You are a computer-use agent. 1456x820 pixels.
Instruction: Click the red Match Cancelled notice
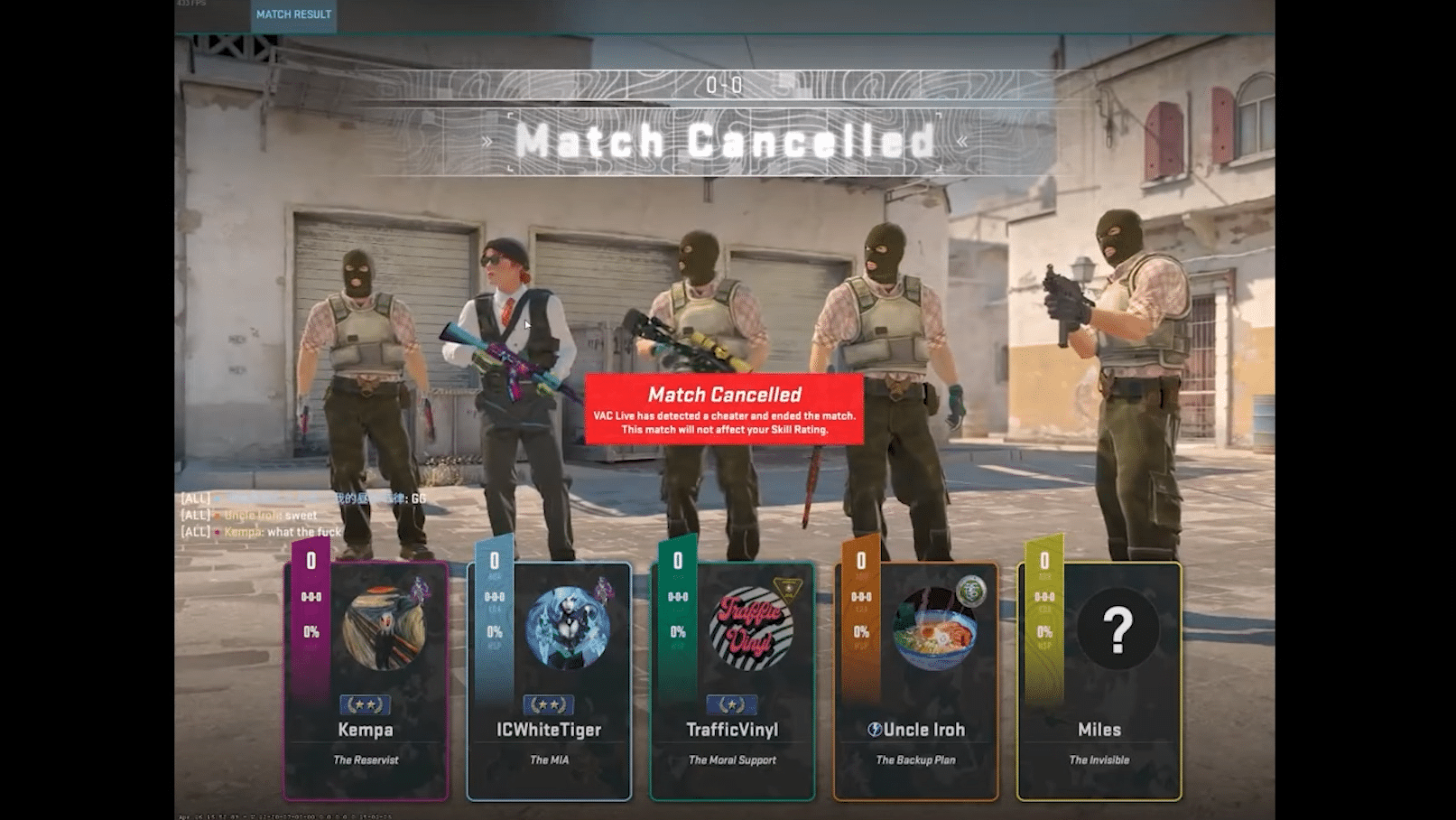(724, 409)
